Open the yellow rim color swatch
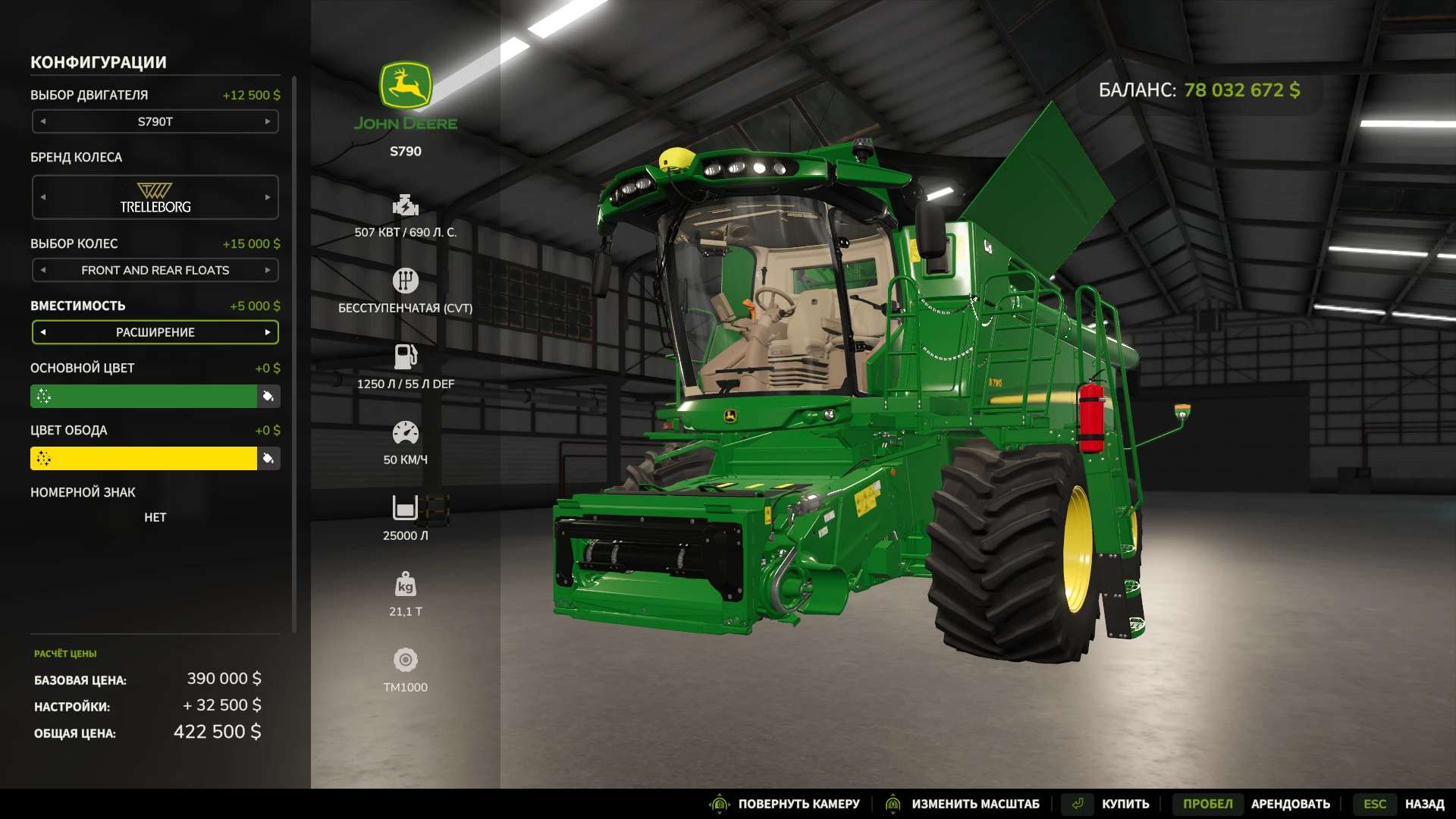This screenshot has width=1456, height=819. [144, 458]
